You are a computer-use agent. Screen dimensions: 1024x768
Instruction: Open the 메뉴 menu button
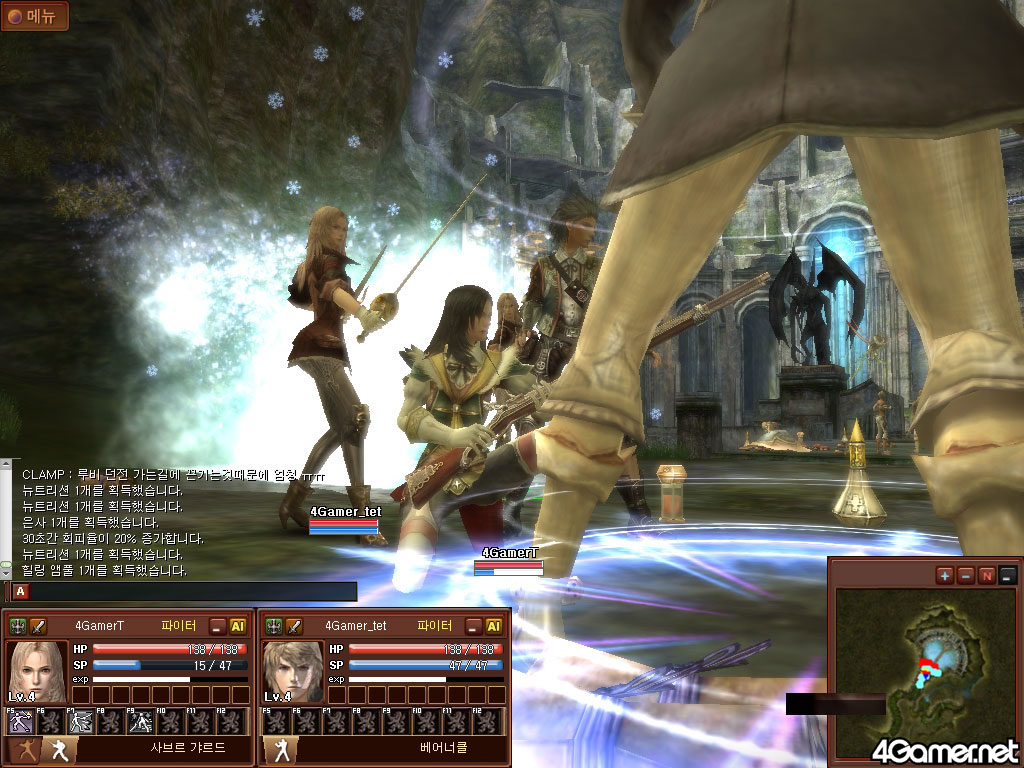pos(34,16)
